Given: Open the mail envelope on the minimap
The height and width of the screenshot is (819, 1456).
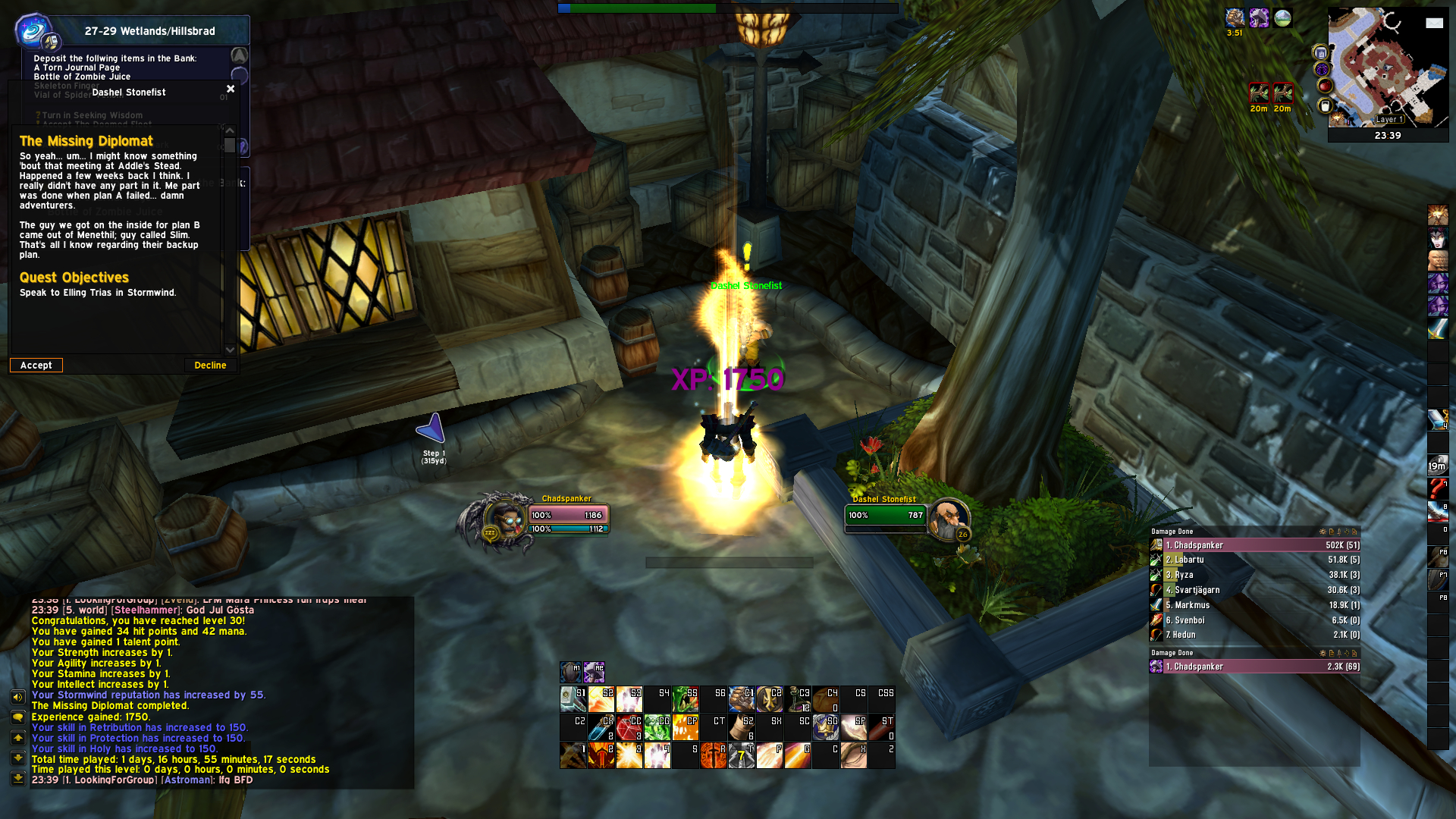Looking at the screenshot, I should (x=1434, y=23).
